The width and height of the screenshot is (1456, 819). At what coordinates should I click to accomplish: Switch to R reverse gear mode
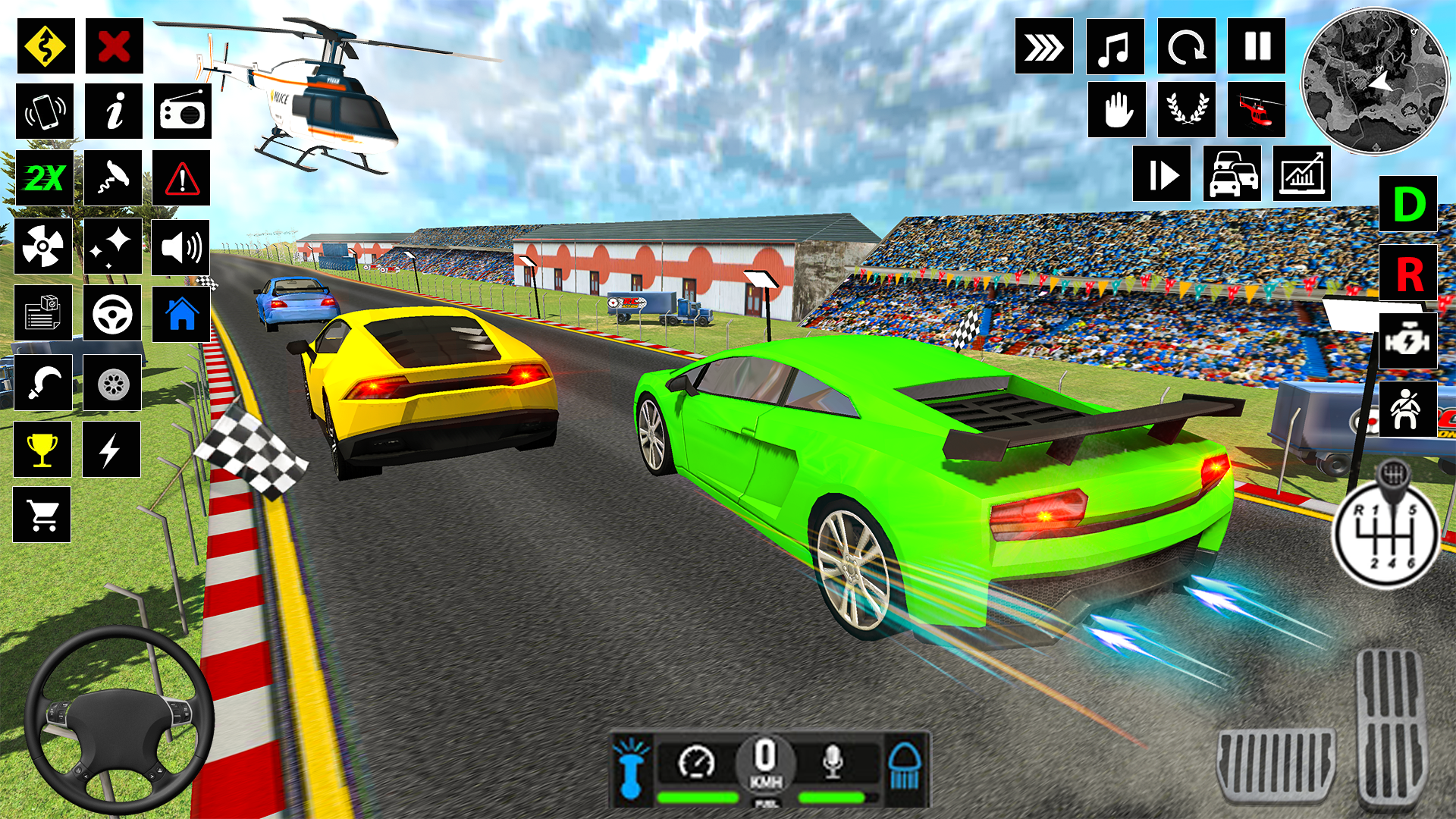pos(1409,271)
